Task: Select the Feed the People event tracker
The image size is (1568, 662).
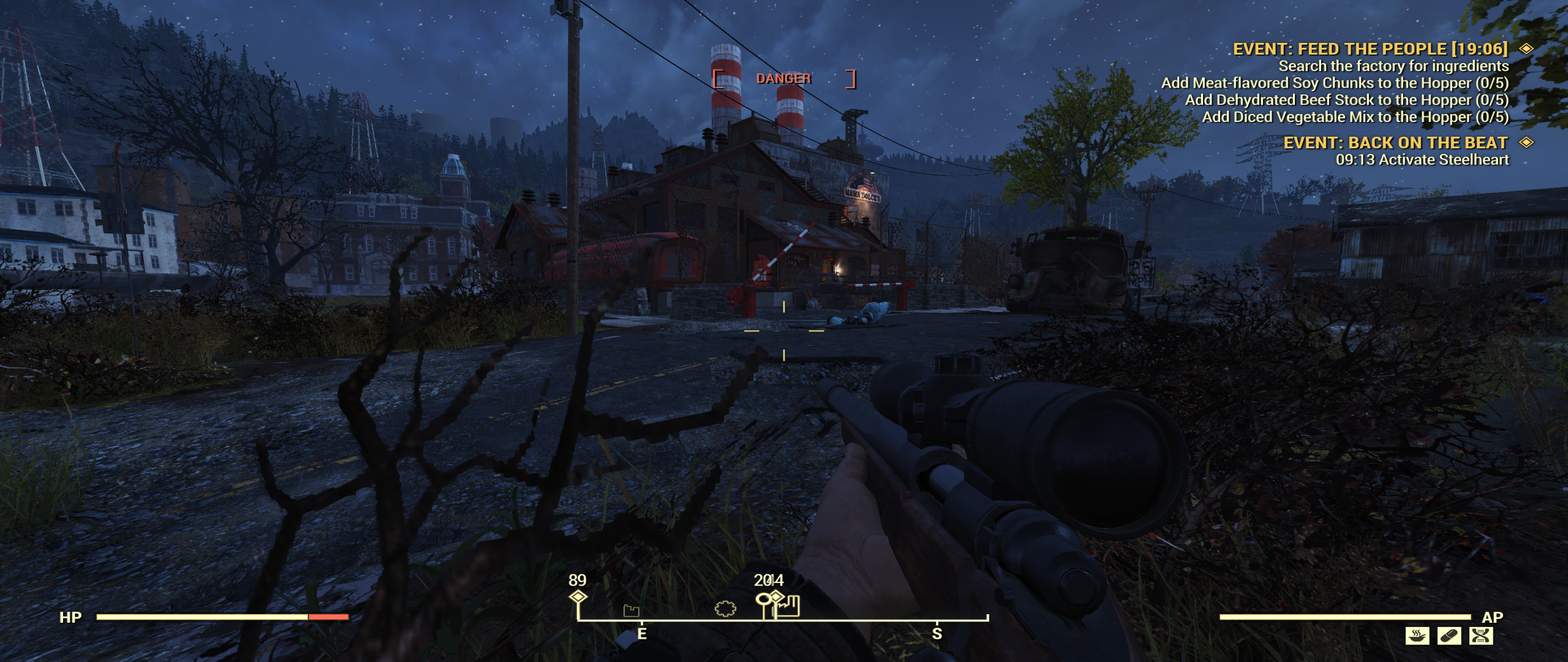Action: point(1370,49)
